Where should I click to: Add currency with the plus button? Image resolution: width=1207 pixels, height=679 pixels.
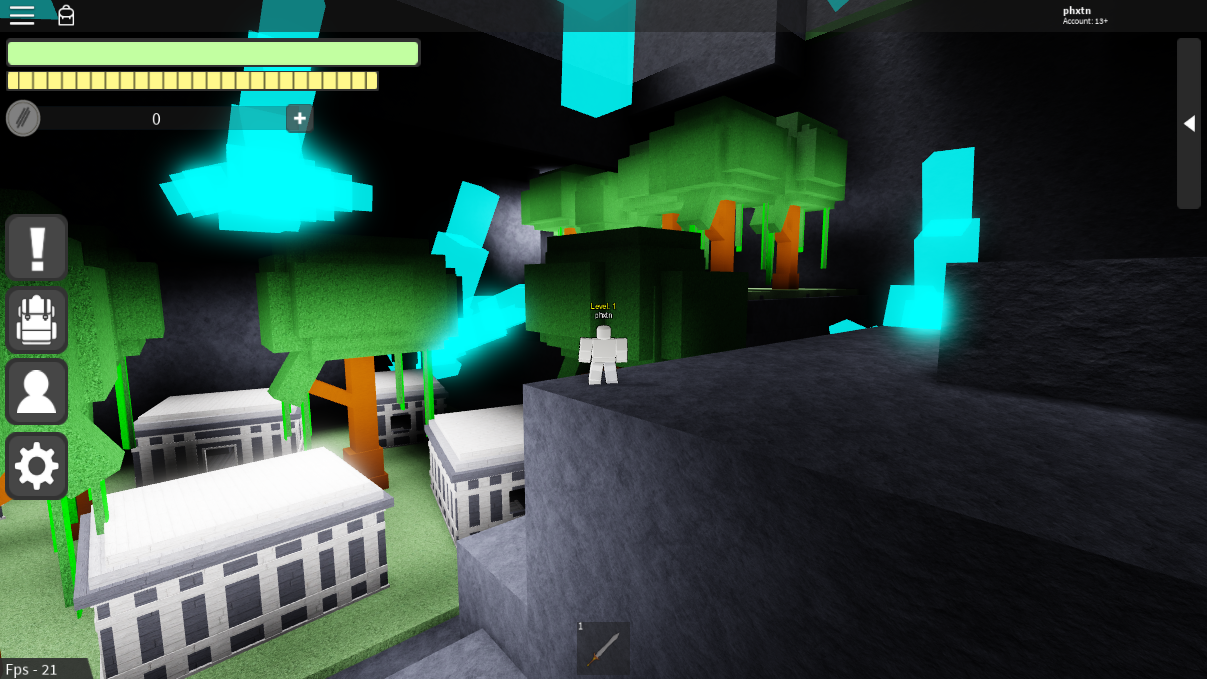click(299, 118)
